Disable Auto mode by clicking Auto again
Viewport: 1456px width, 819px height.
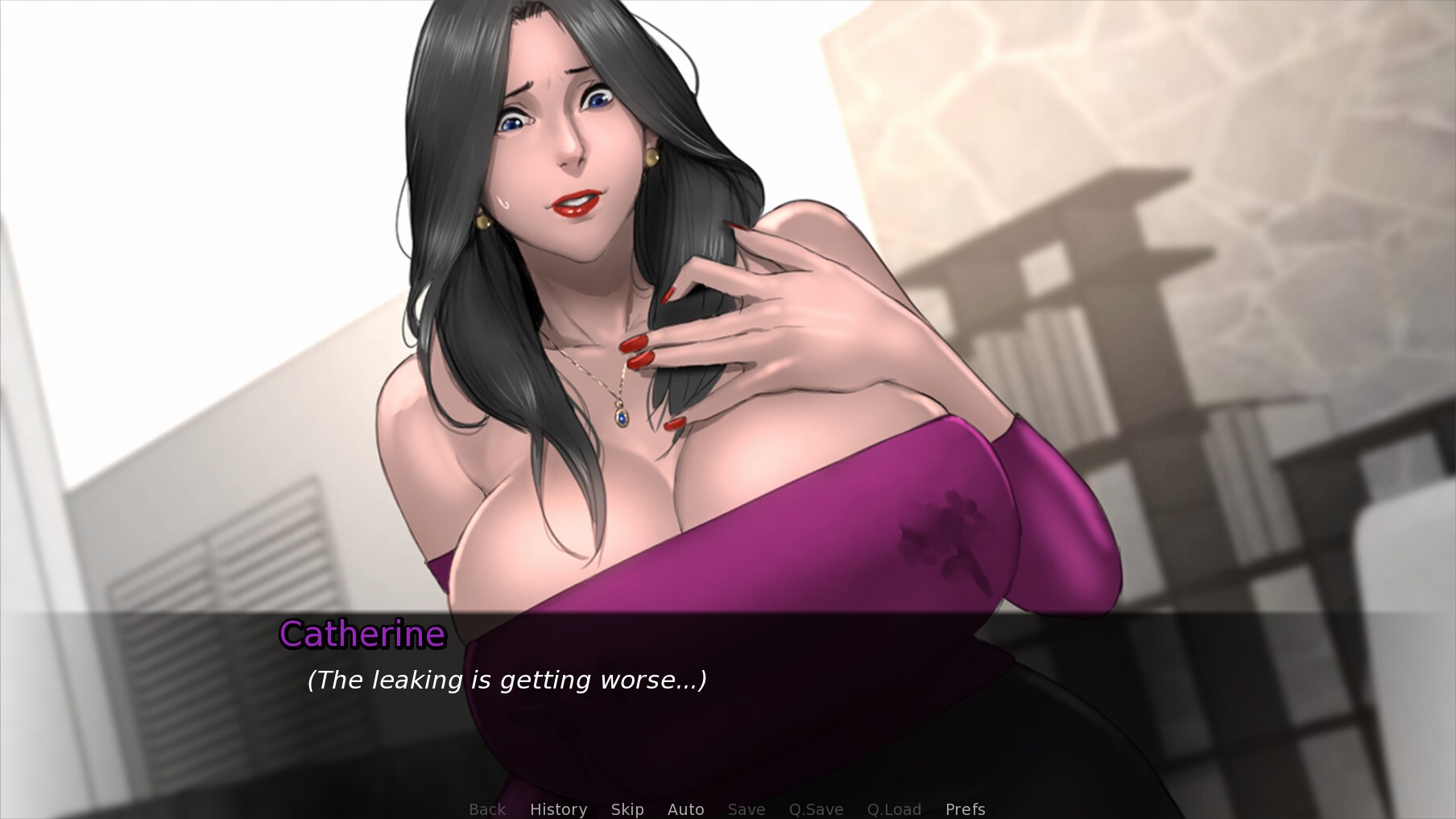click(685, 809)
